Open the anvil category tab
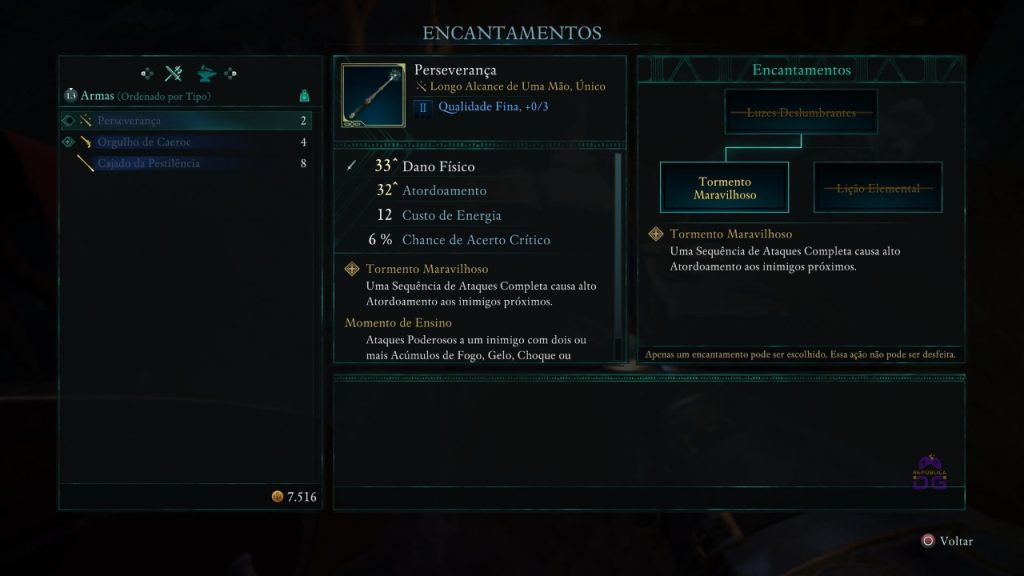1024x576 pixels. 206,73
